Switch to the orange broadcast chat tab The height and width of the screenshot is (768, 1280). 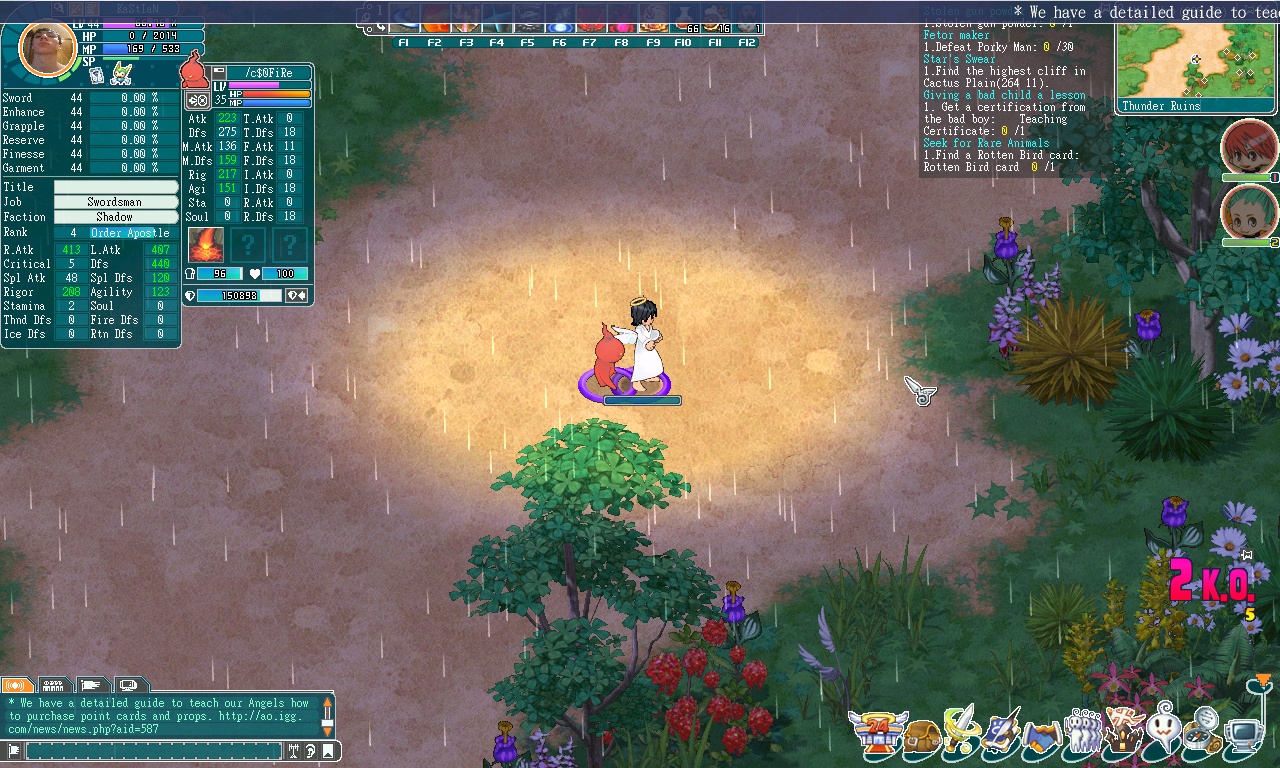[x=17, y=686]
